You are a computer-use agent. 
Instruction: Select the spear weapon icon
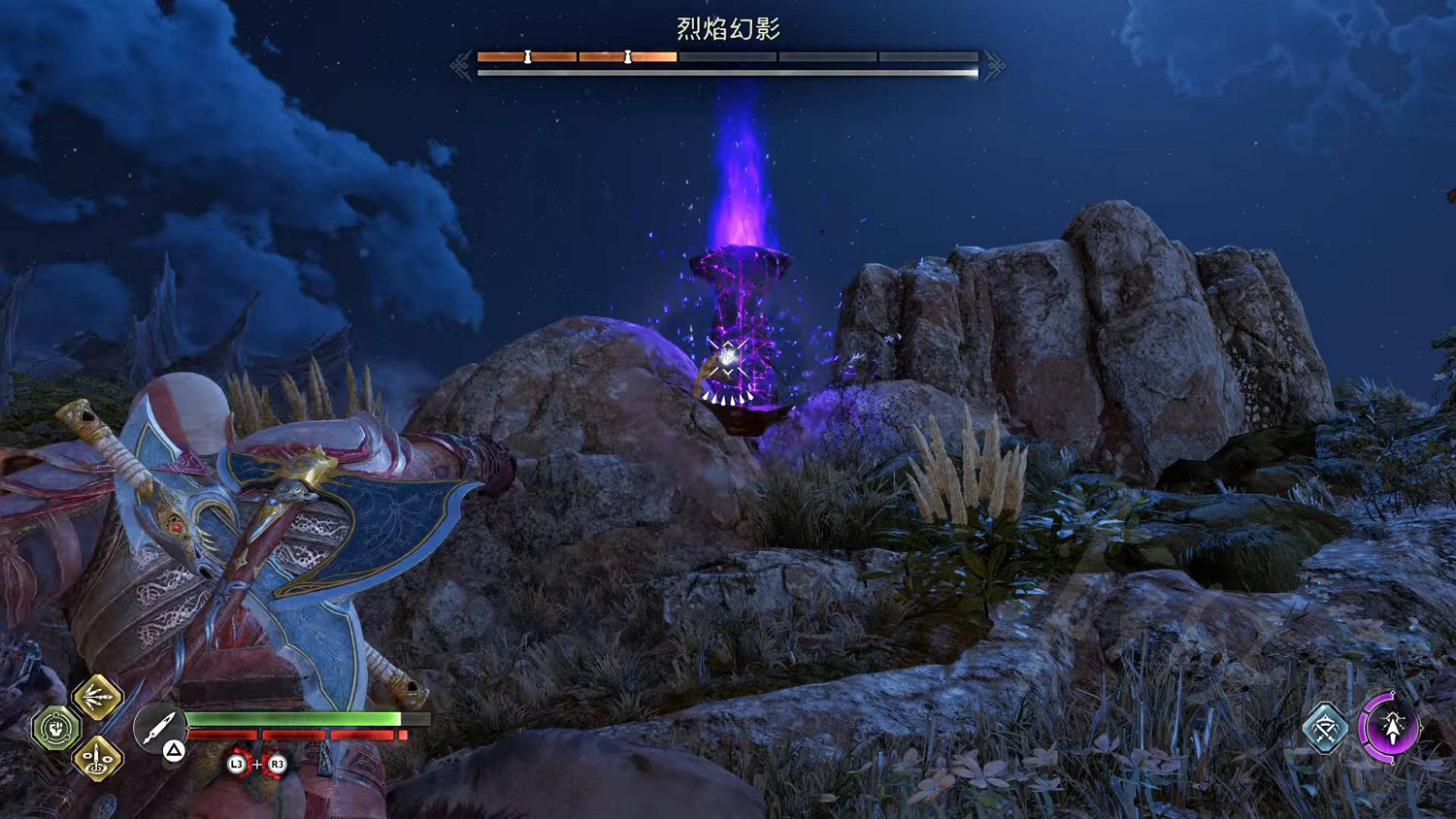coord(157,728)
